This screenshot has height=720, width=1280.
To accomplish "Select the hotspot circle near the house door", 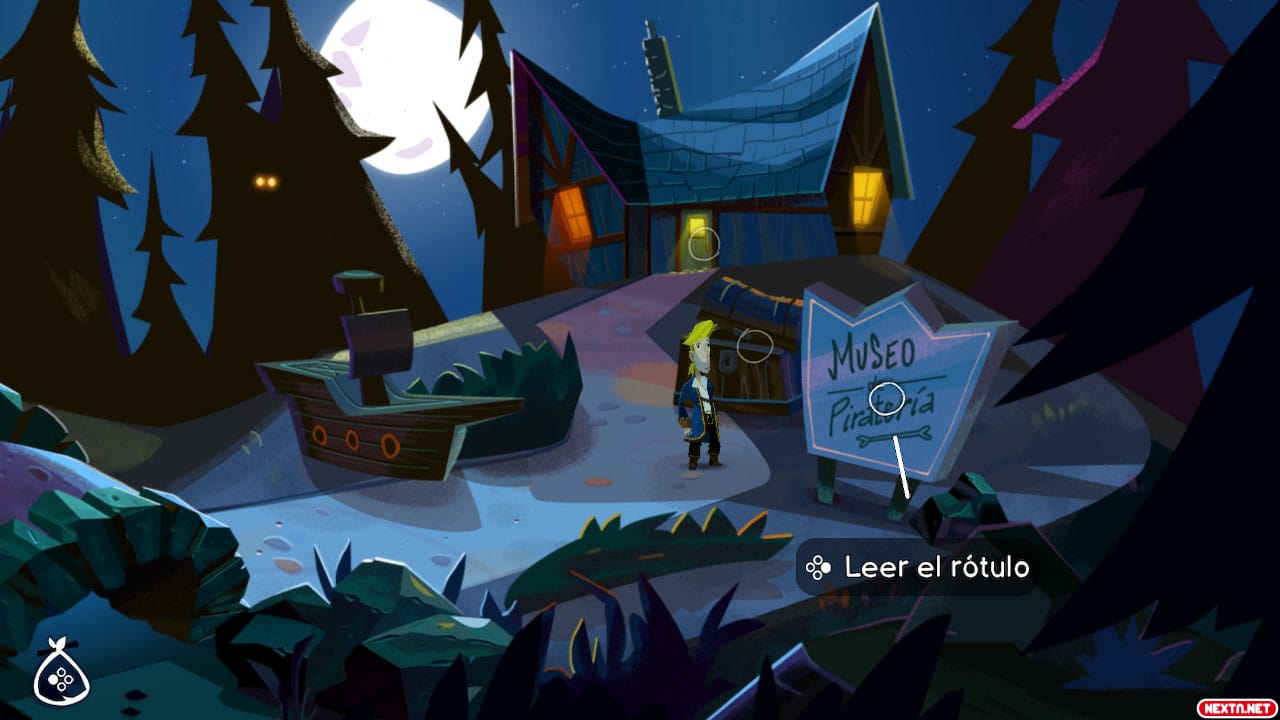I will pyautogui.click(x=706, y=243).
